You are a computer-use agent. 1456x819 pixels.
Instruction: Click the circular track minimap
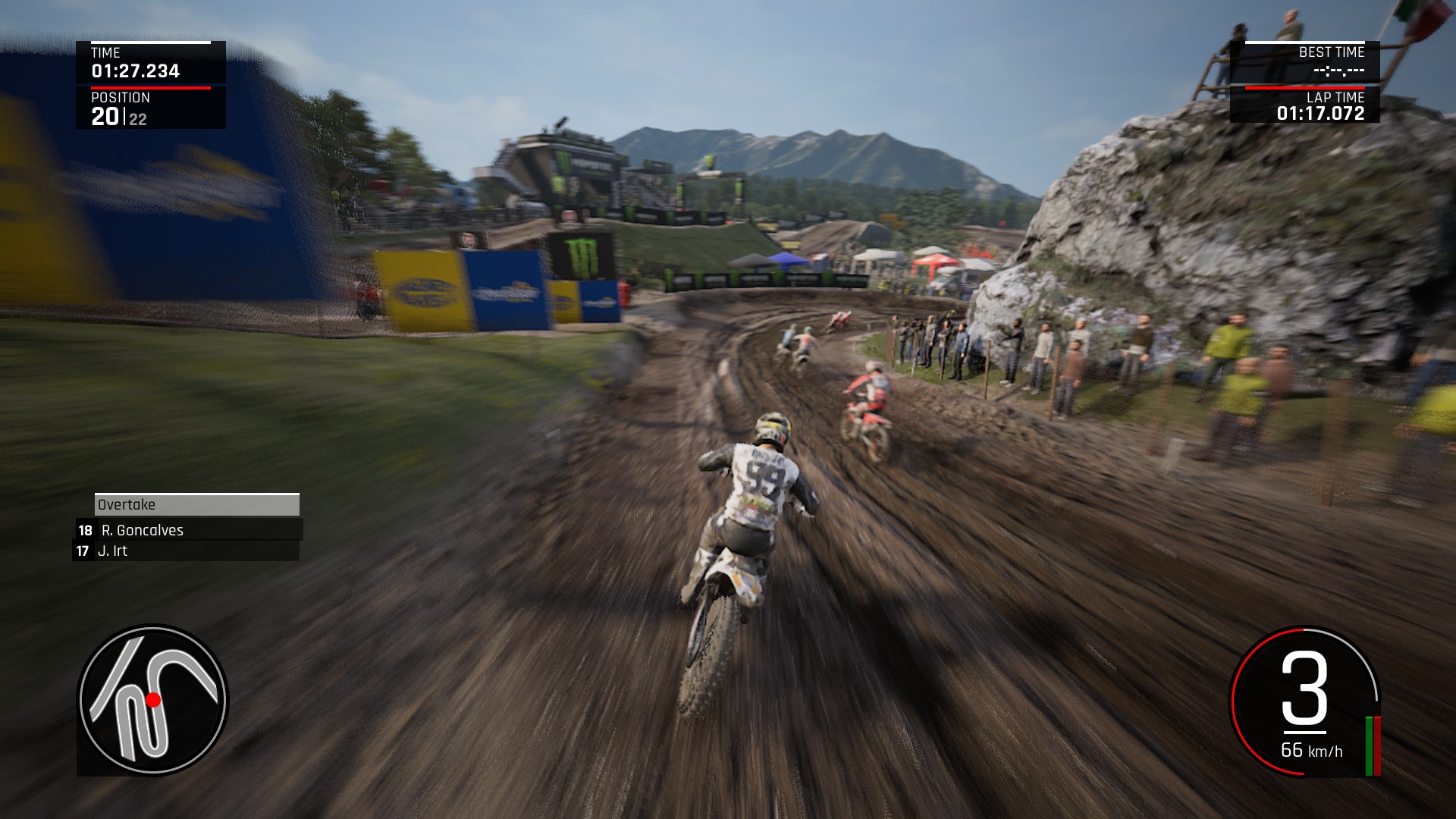point(152,700)
